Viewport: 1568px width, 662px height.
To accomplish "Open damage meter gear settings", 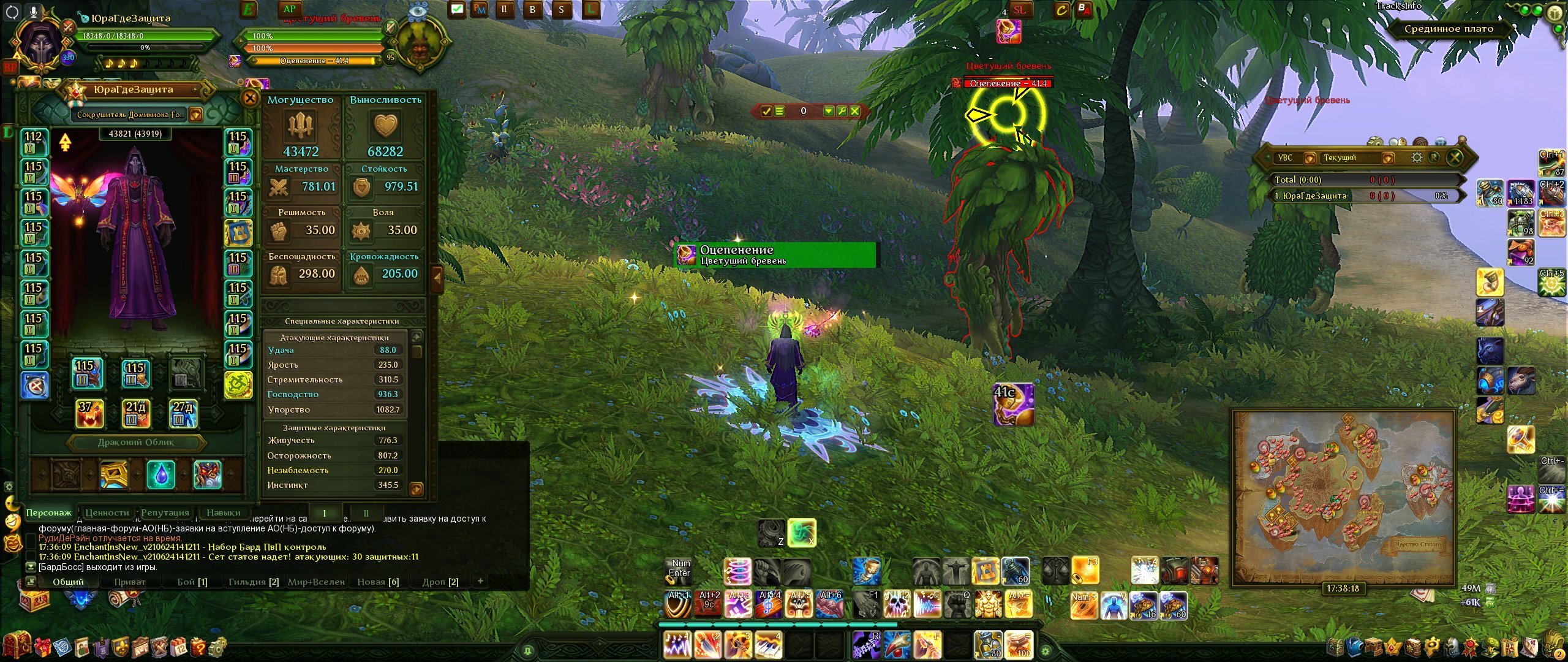I will 1417,158.
